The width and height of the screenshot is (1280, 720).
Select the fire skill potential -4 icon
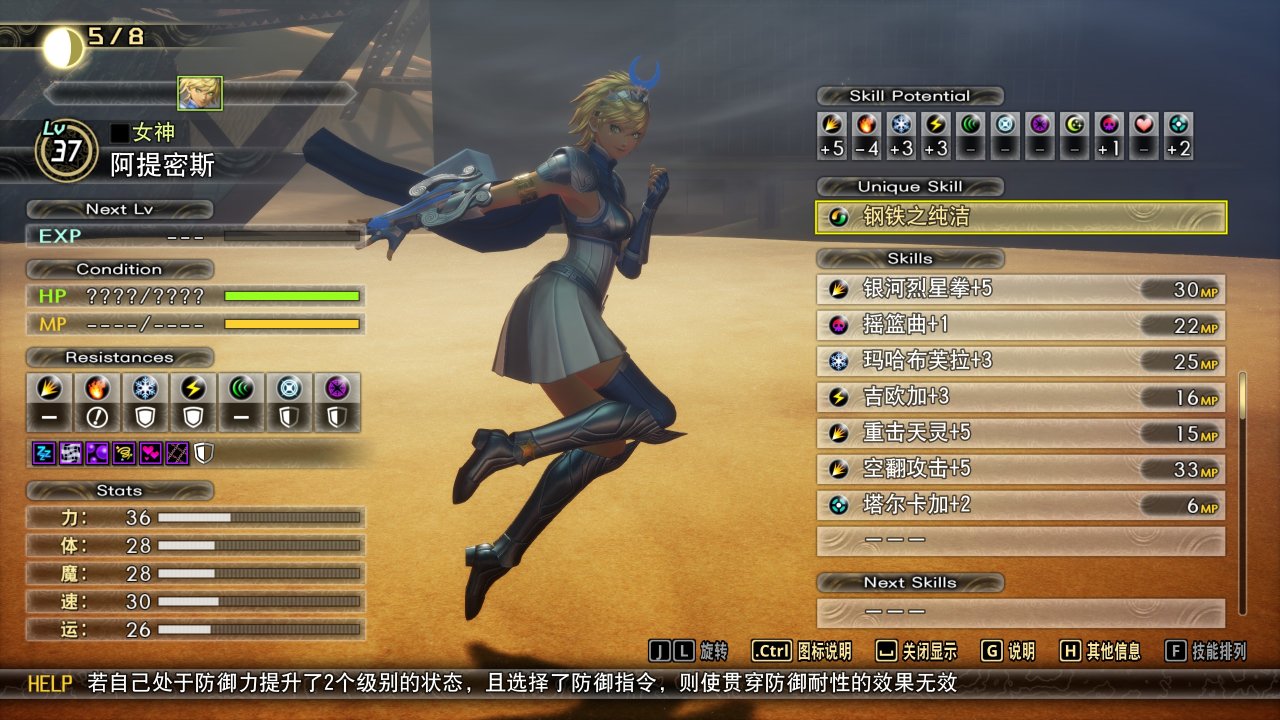coord(867,126)
